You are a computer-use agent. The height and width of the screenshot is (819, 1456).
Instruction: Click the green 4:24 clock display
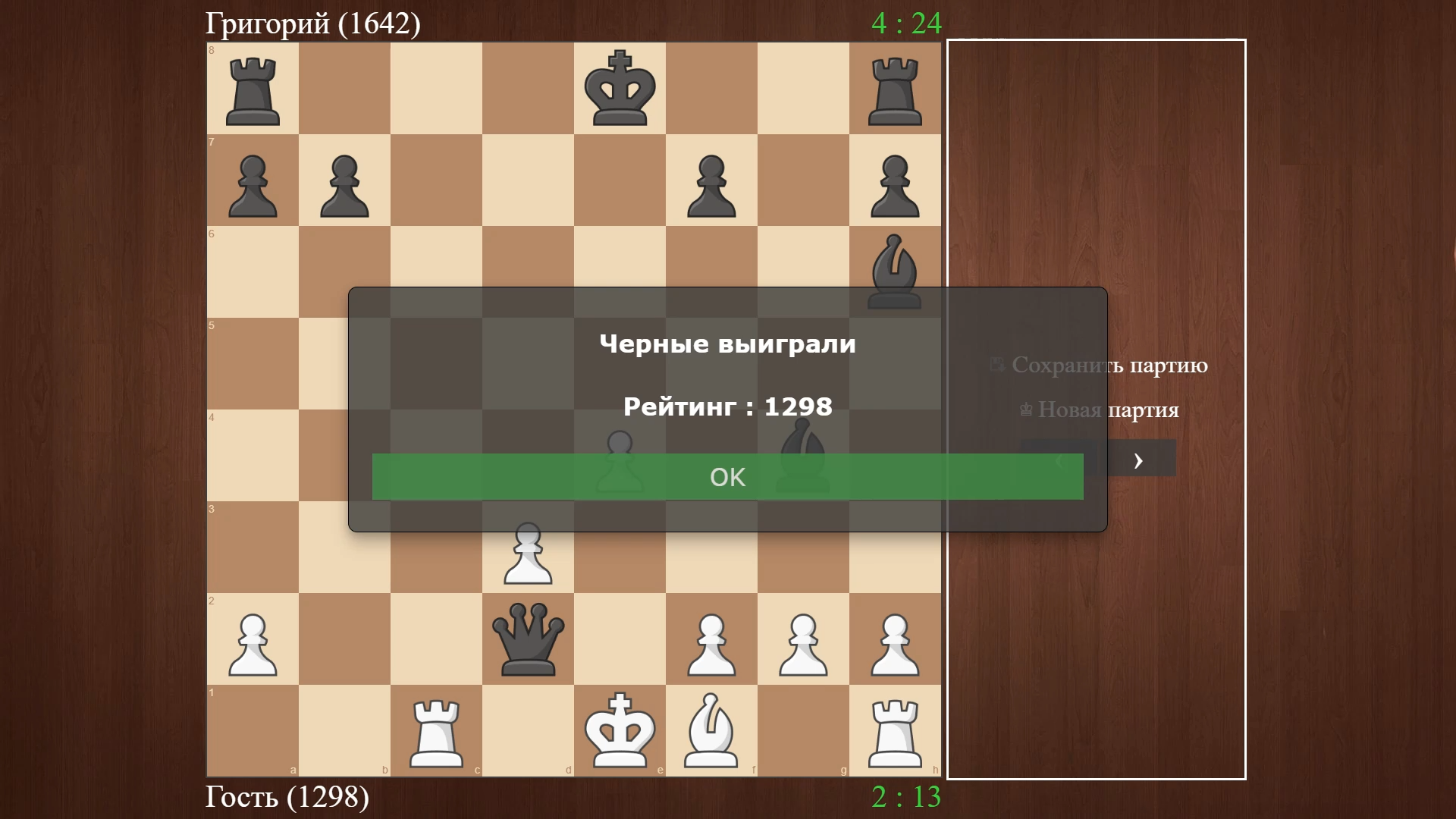pyautogui.click(x=907, y=23)
